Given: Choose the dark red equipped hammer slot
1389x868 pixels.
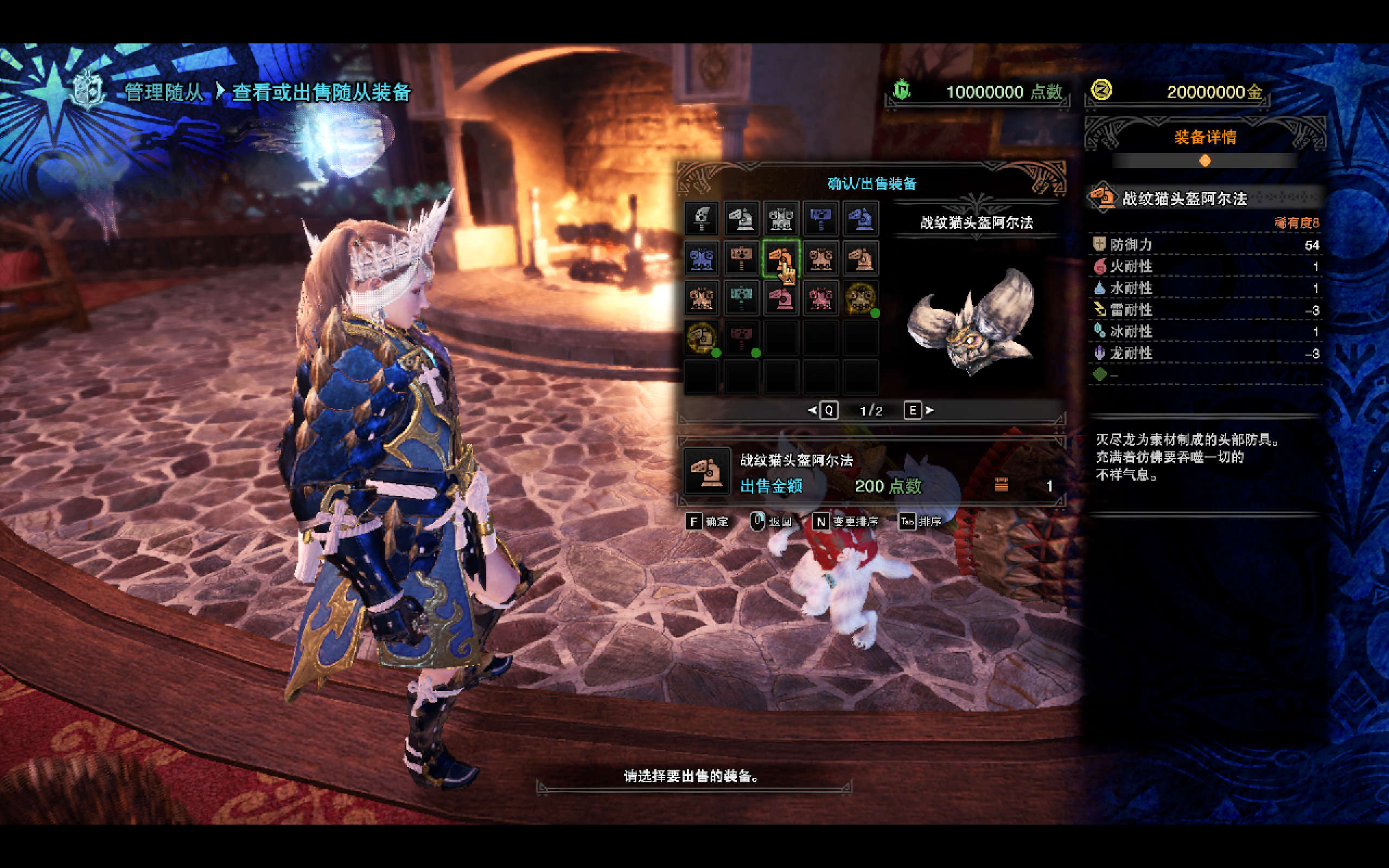Looking at the screenshot, I should pos(742,338).
